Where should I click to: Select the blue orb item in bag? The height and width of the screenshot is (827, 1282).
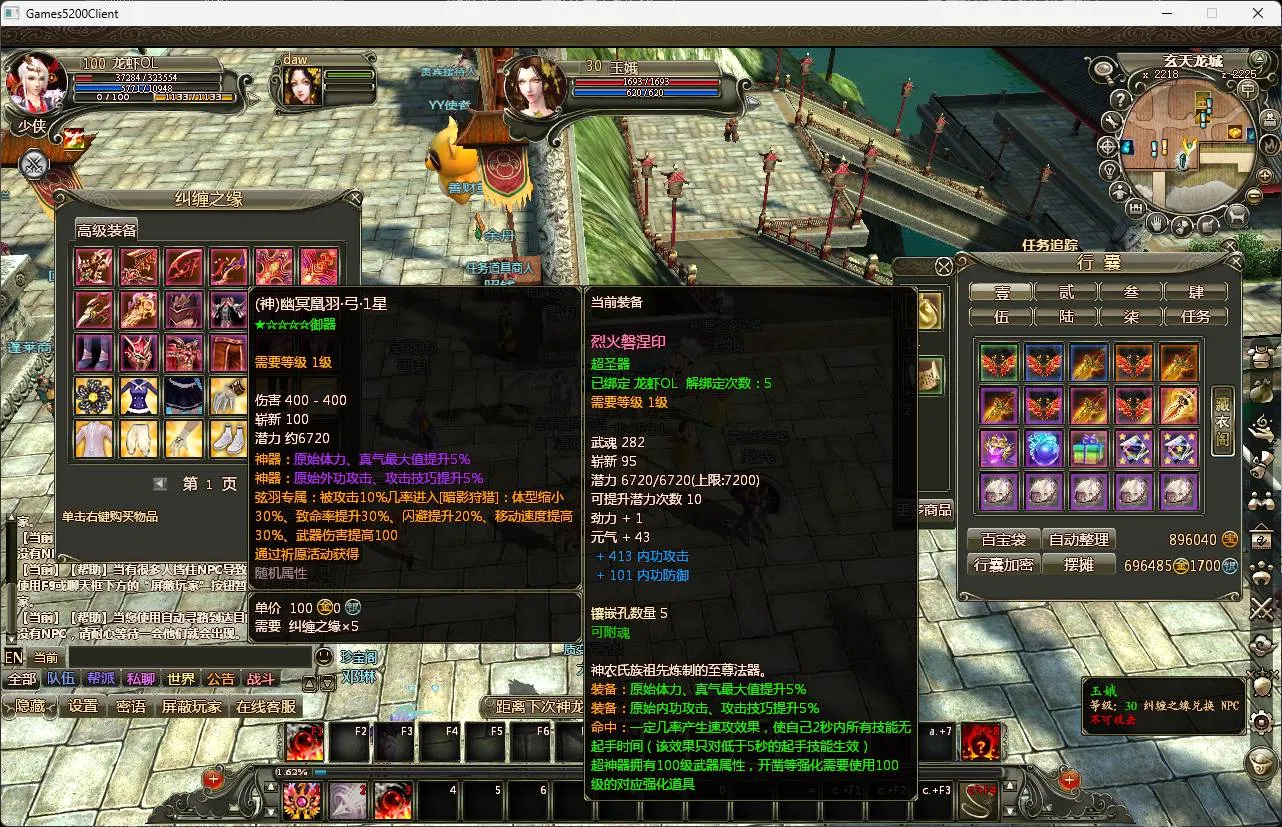coord(1043,449)
